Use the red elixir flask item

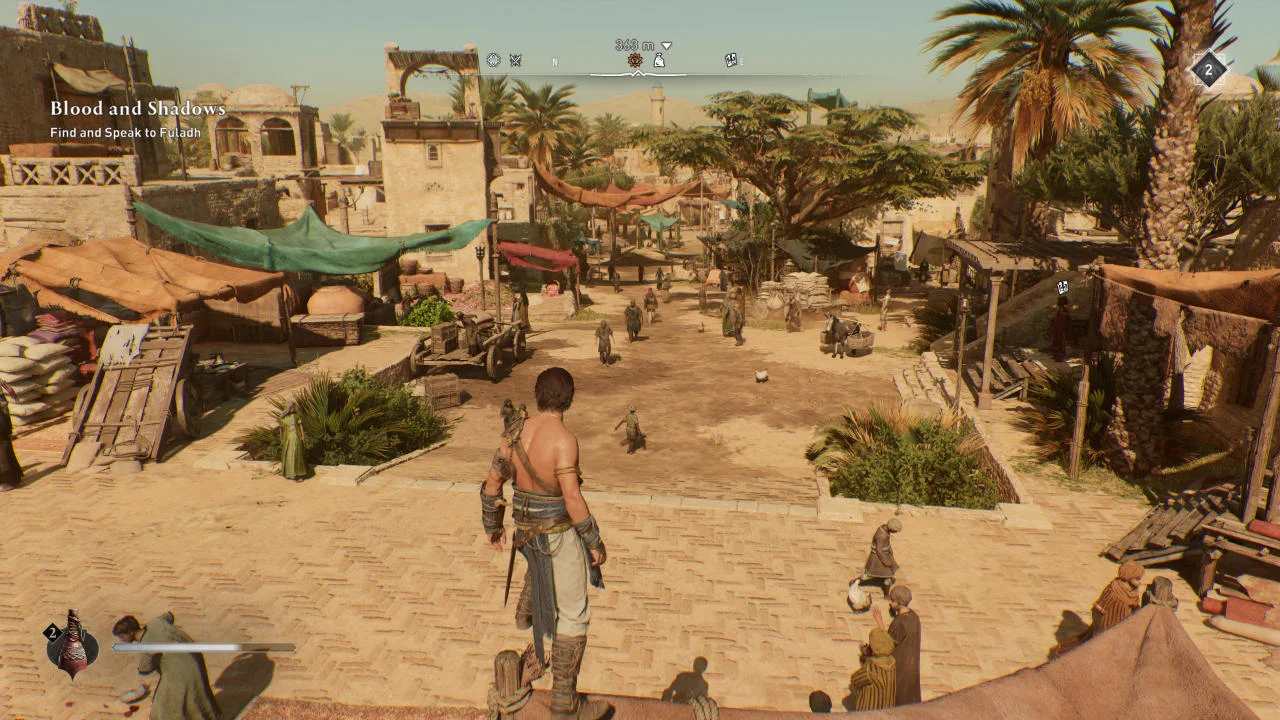click(x=73, y=645)
